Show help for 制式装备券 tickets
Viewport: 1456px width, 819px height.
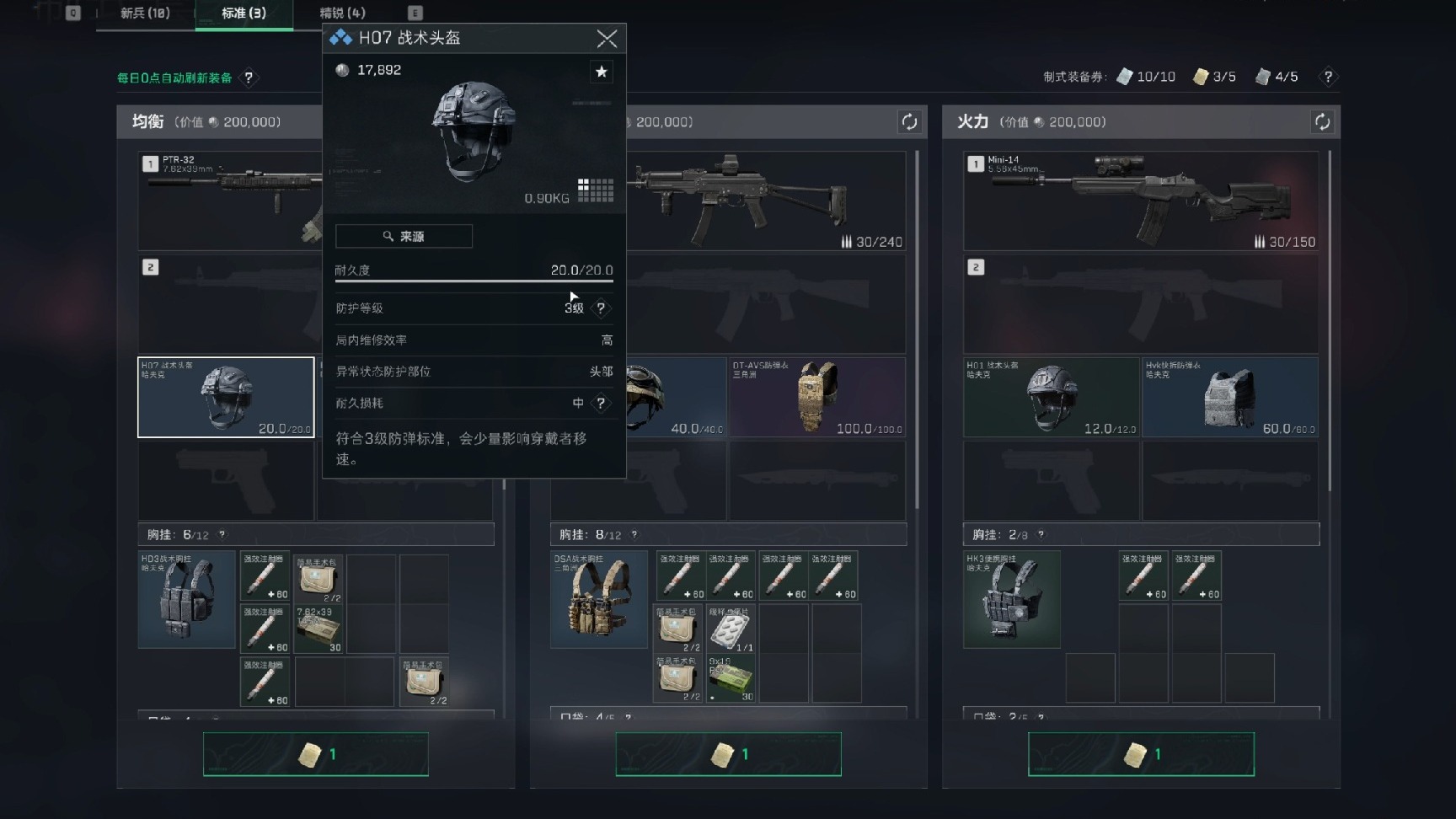pos(1328,78)
